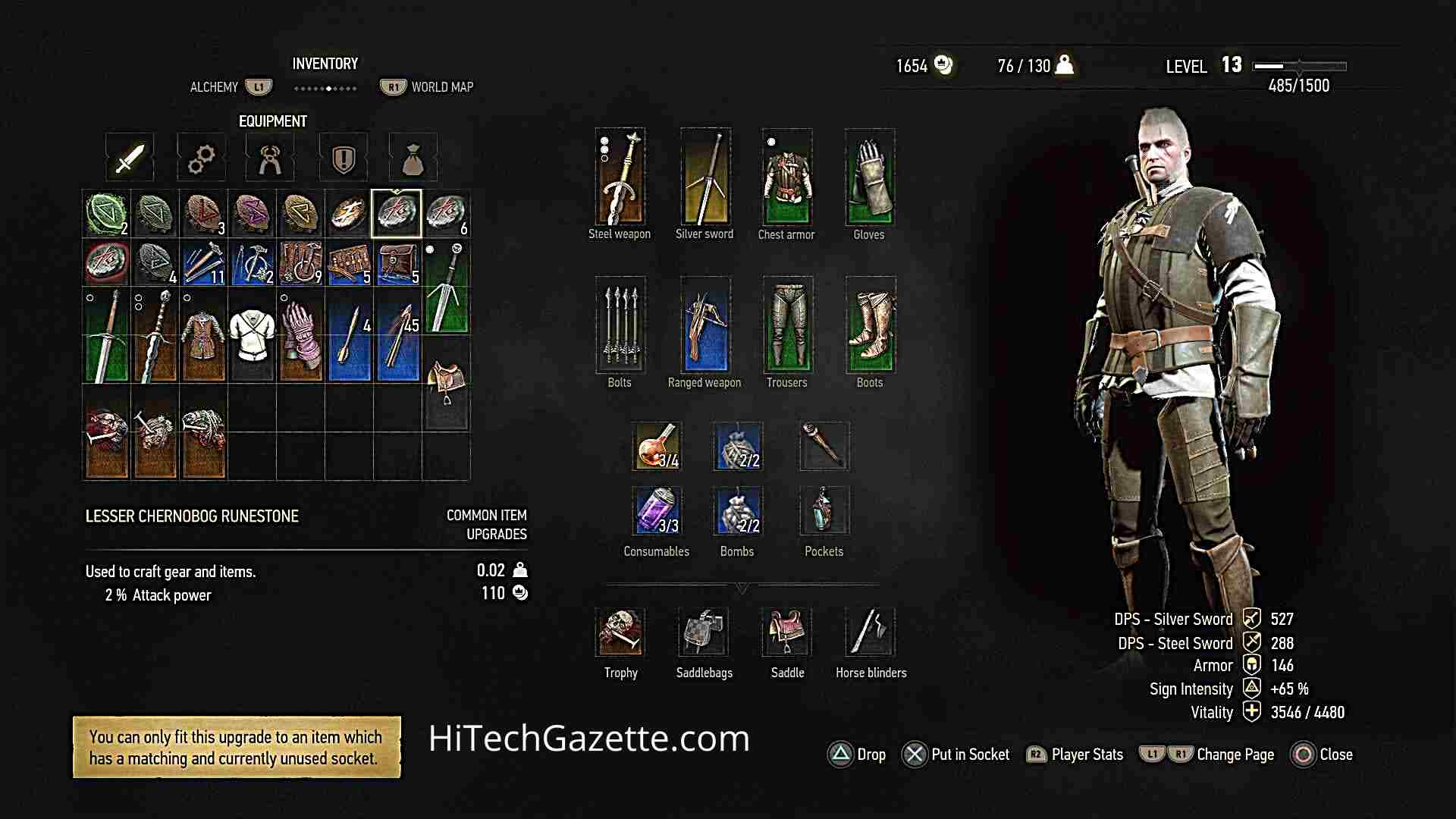Select the Bombs slot showing 2/2
The width and height of the screenshot is (1456, 819).
coord(736,510)
